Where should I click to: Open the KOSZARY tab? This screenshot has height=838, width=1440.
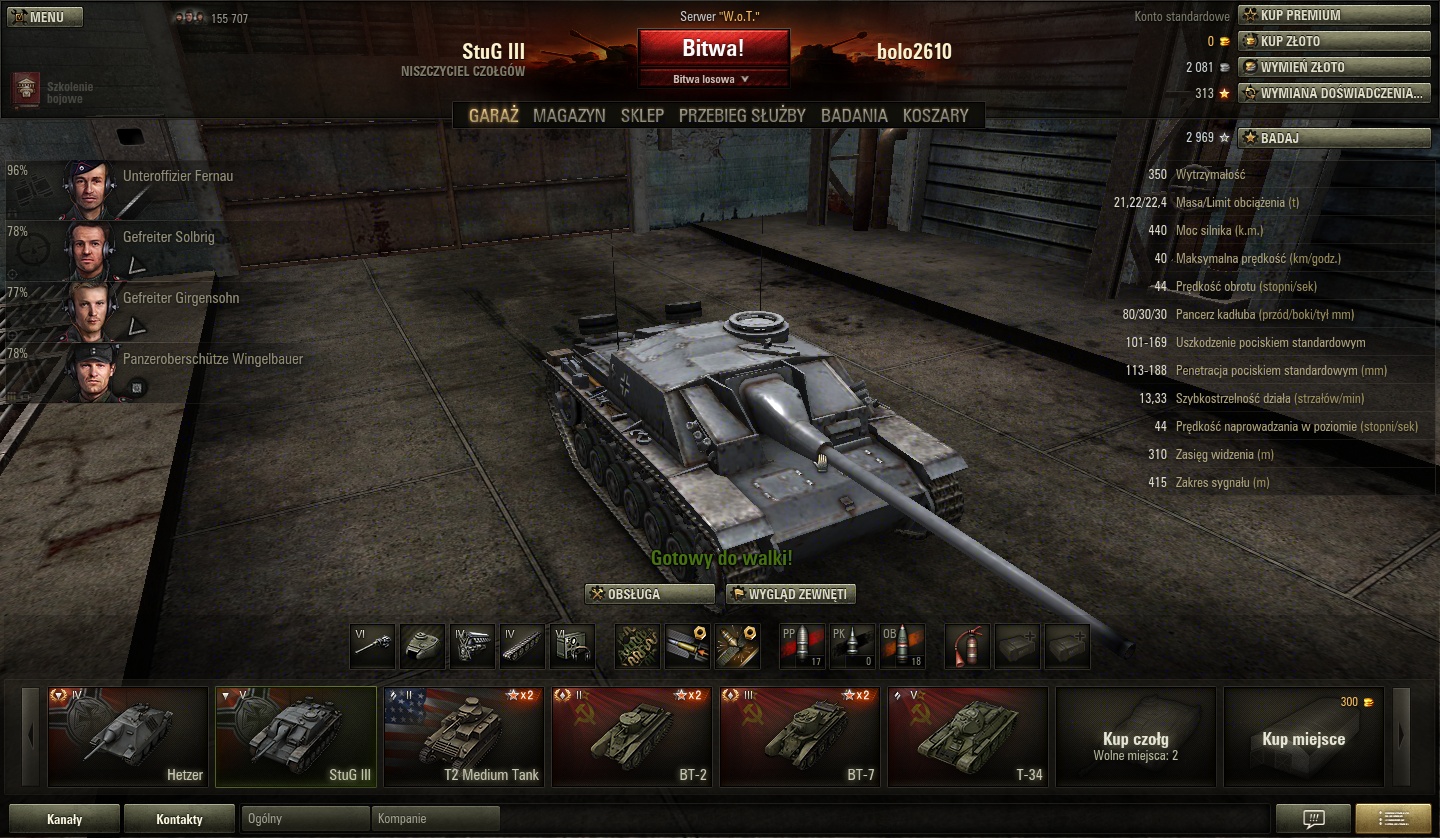(x=935, y=115)
